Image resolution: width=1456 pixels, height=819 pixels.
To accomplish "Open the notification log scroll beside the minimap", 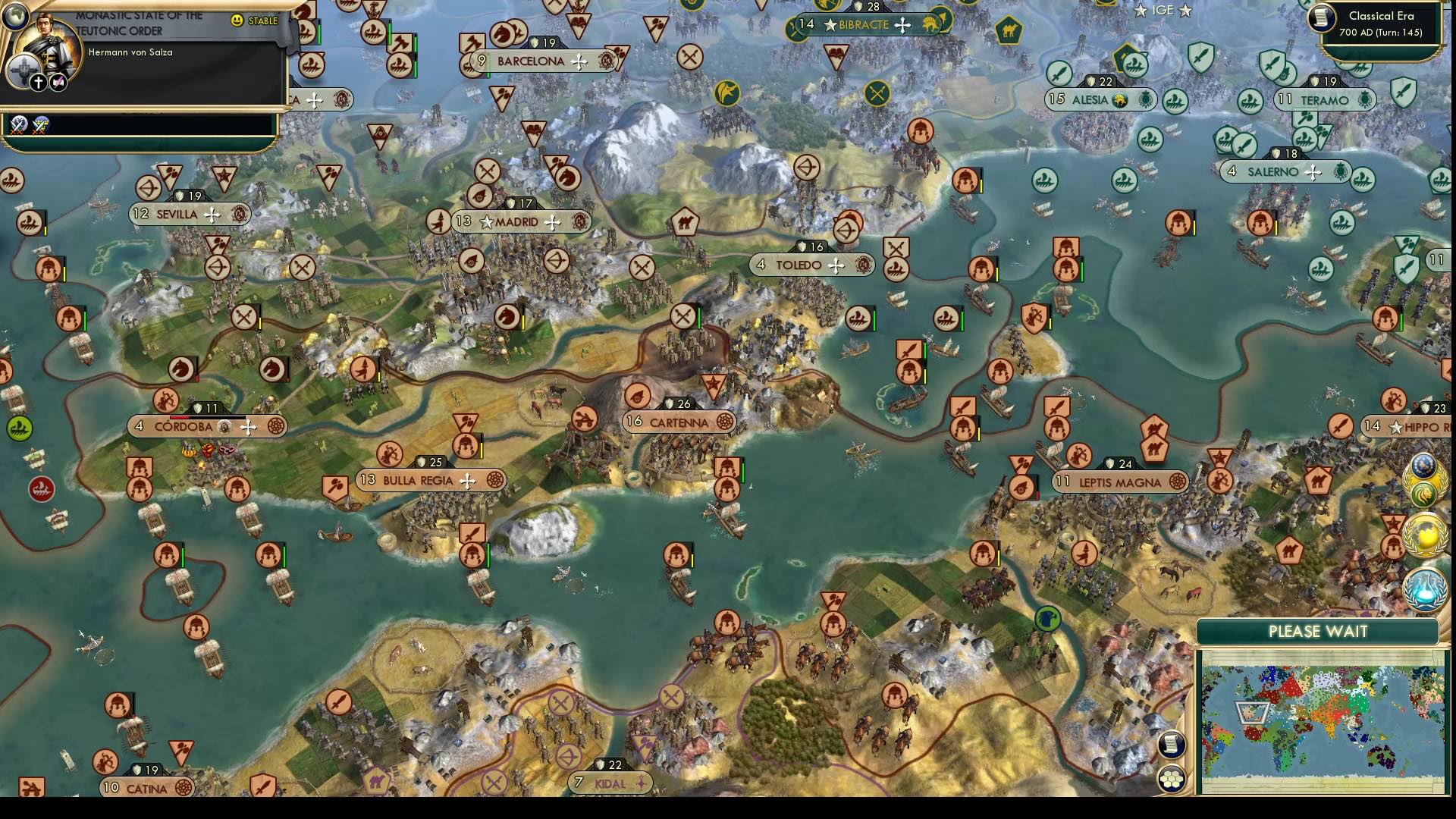I will [1172, 745].
